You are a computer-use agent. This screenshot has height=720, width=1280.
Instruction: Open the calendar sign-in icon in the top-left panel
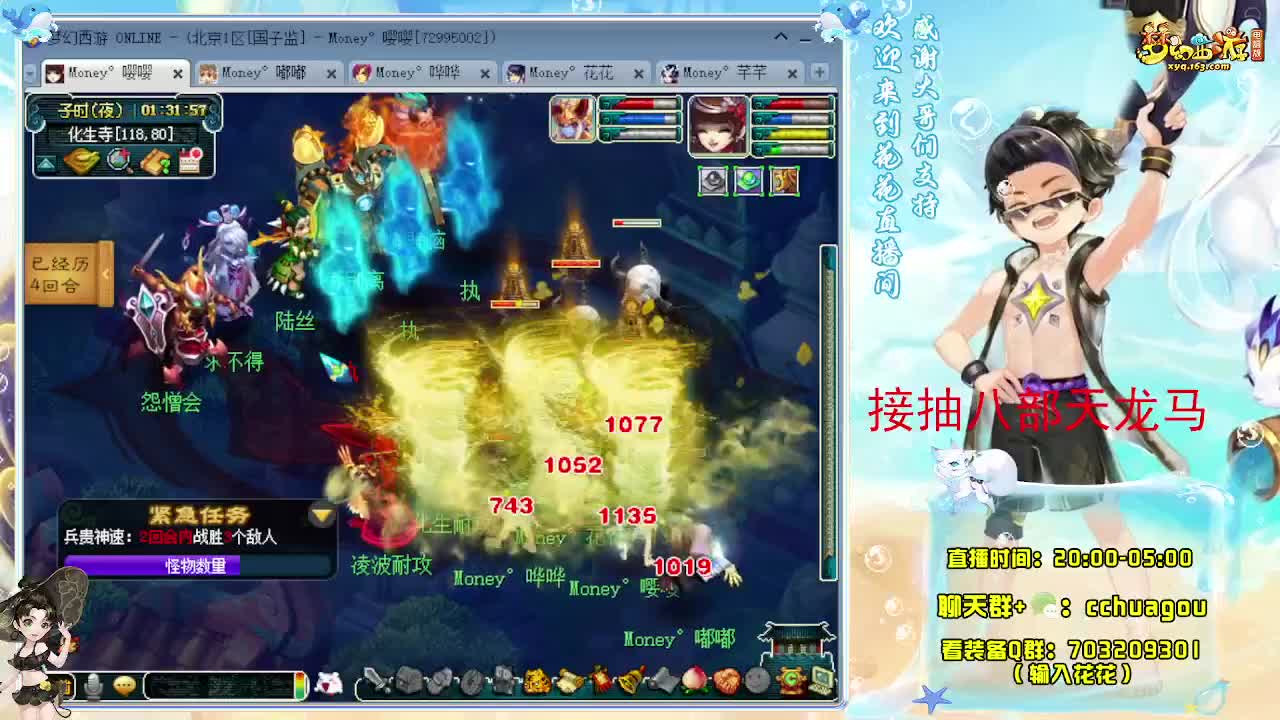click(190, 160)
